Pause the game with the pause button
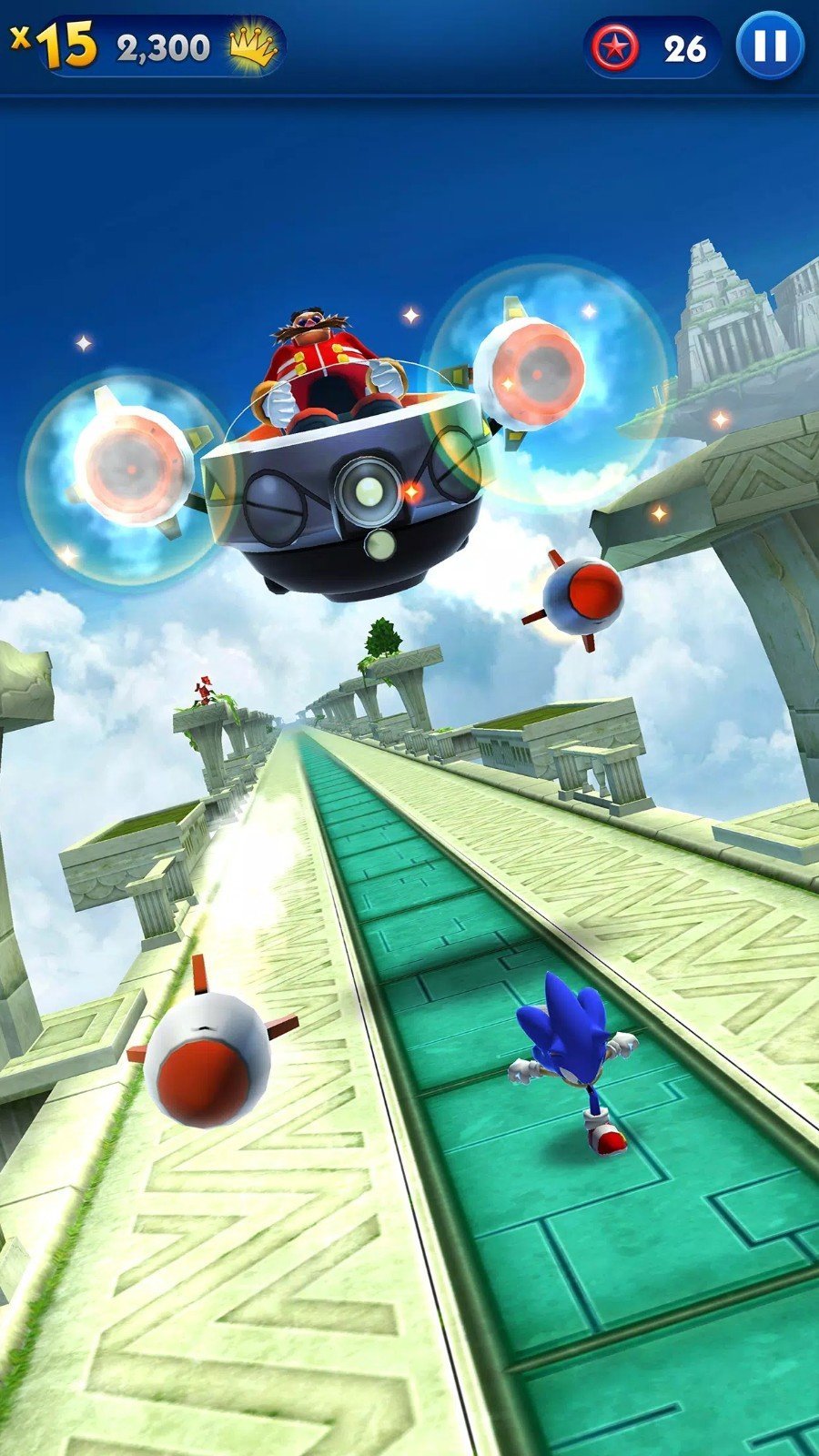 770,45
